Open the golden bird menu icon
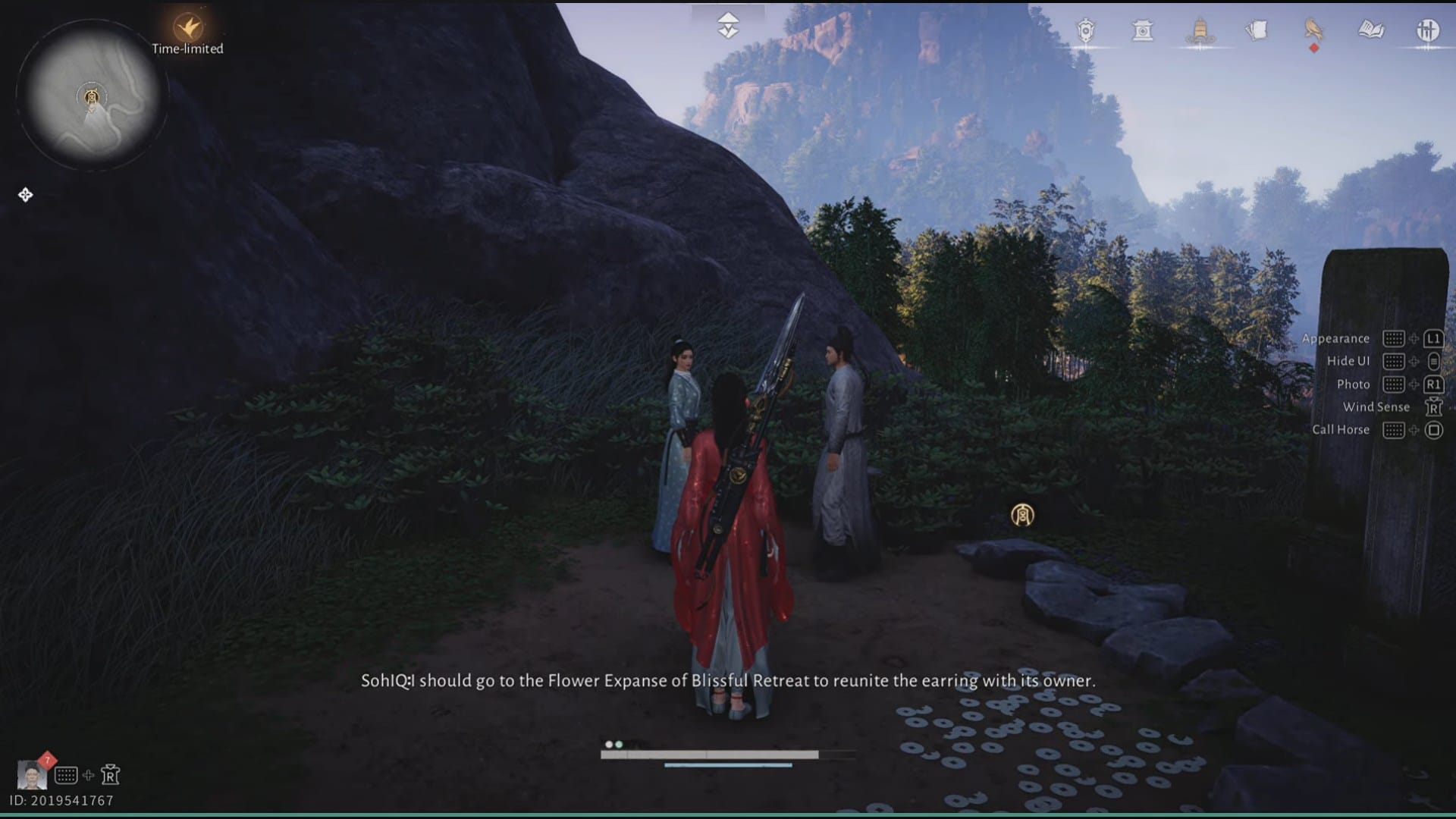1456x819 pixels. pos(1313,30)
